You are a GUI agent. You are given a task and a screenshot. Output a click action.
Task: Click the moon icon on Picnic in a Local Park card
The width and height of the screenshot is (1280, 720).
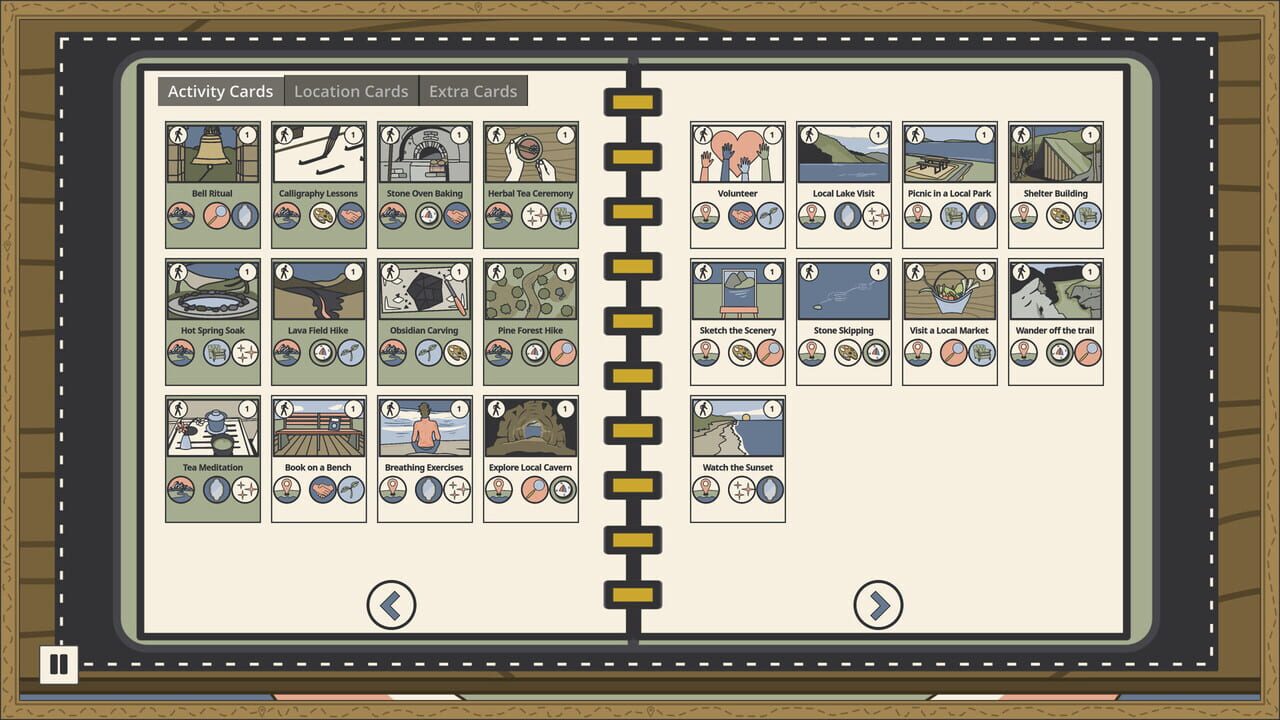(981, 217)
